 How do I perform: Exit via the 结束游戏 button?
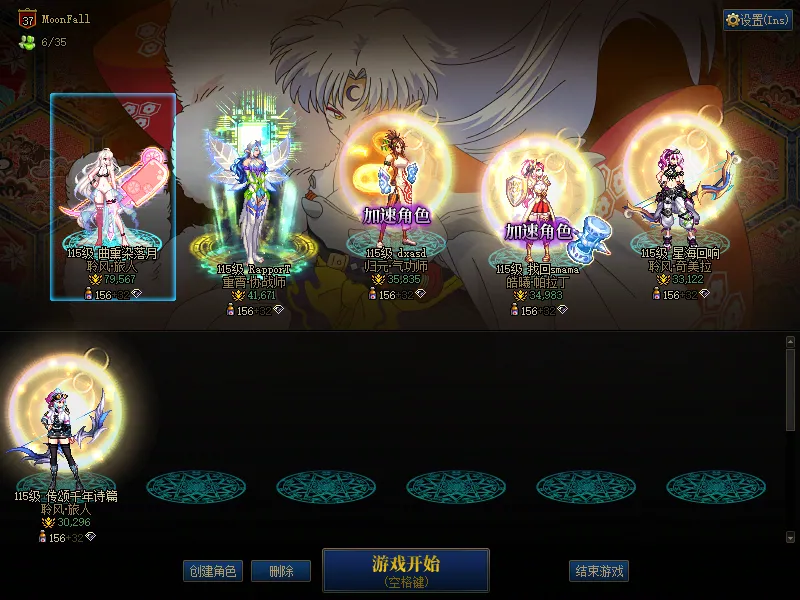600,571
